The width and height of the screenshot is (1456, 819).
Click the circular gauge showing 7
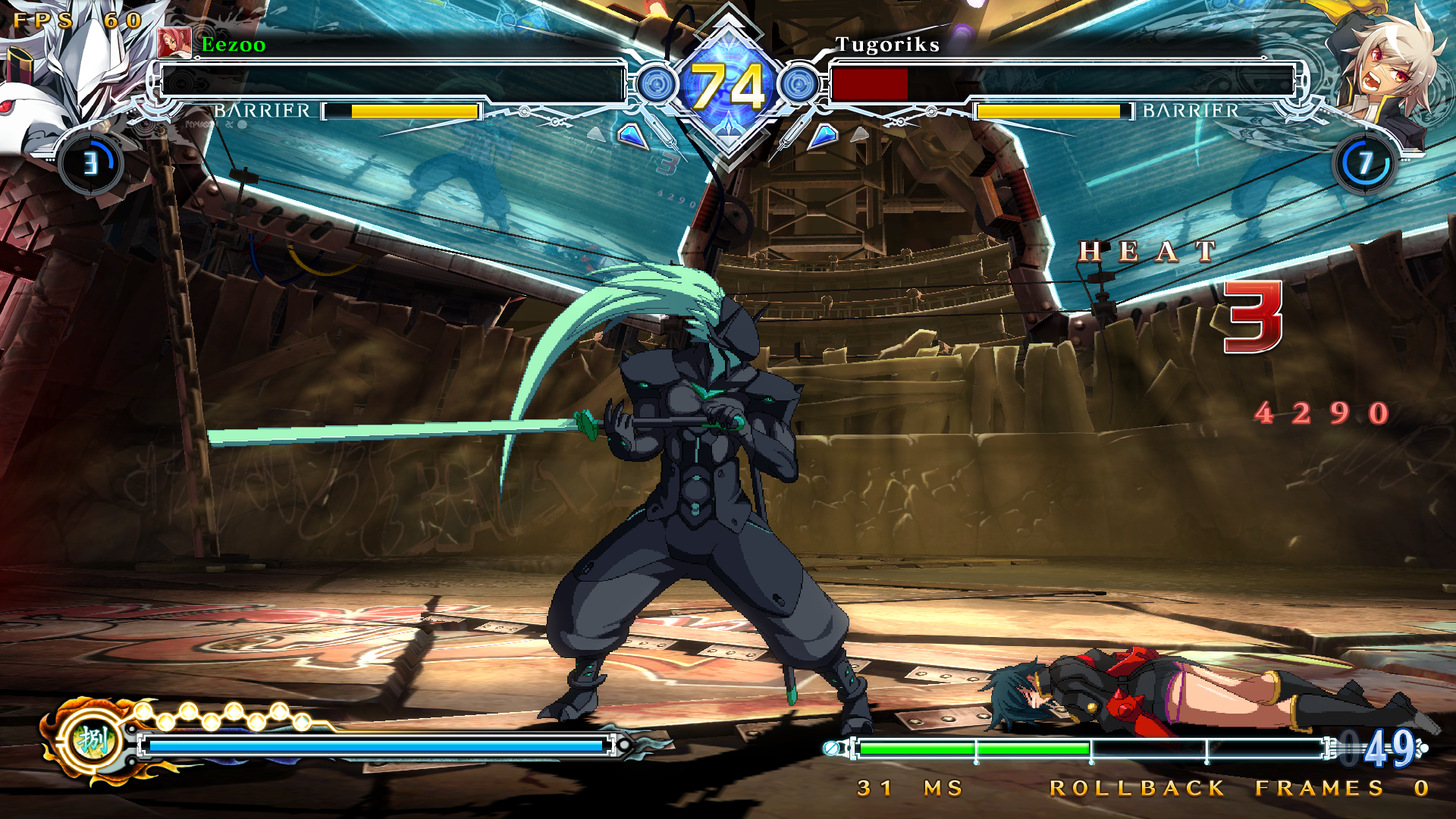(x=1365, y=163)
